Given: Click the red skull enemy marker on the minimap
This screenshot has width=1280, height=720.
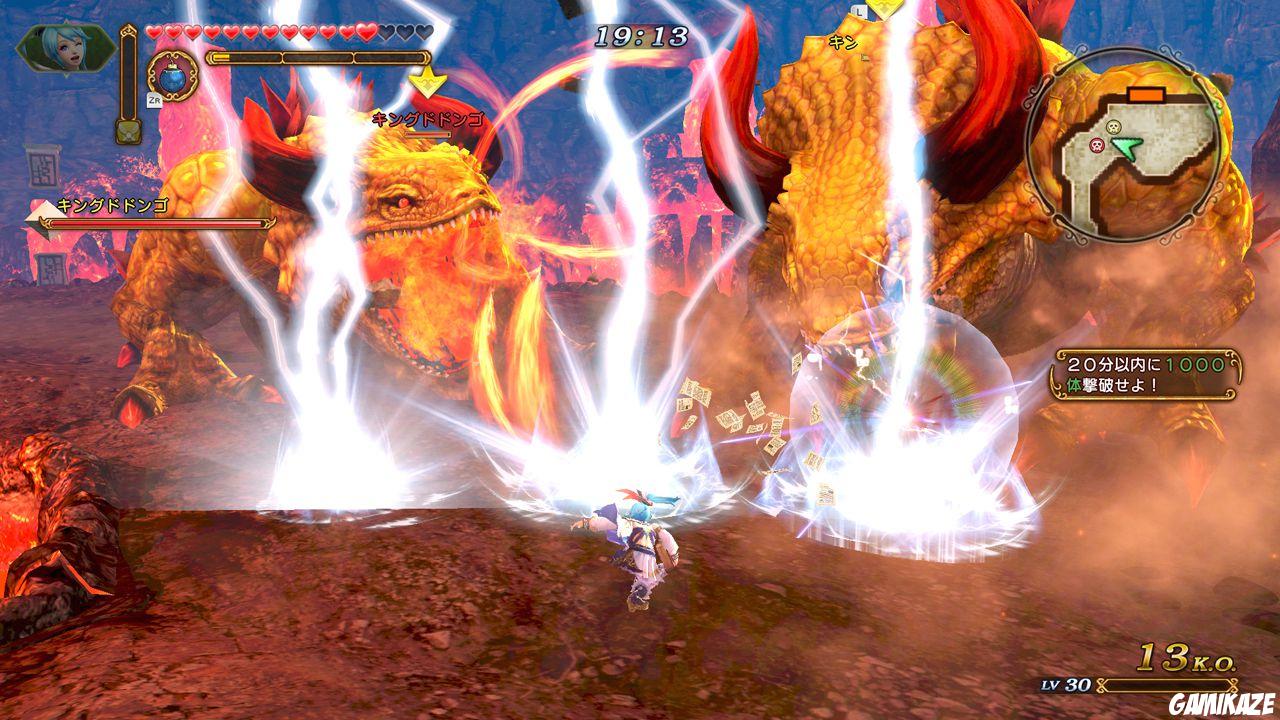Looking at the screenshot, I should pos(1097,144).
